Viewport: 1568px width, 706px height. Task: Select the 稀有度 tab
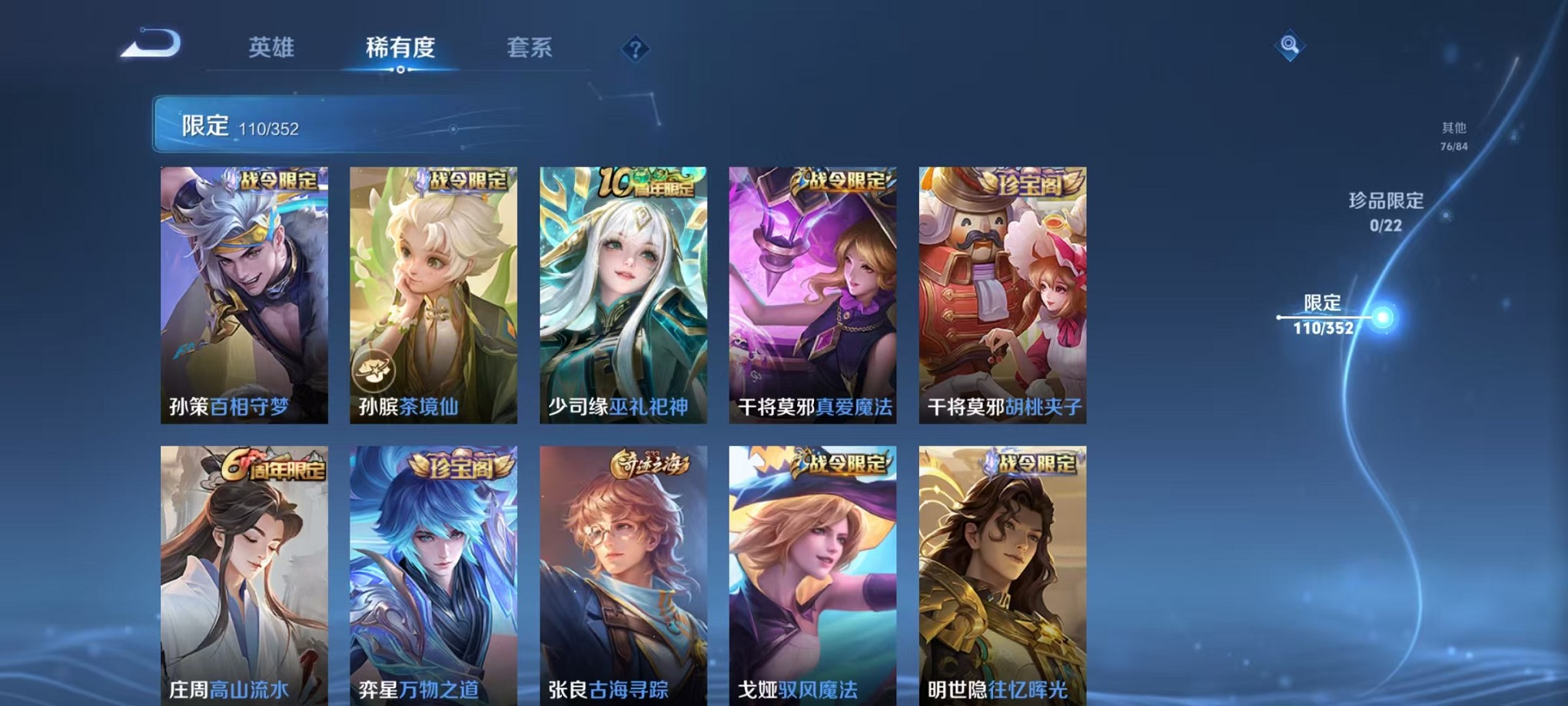[400, 48]
